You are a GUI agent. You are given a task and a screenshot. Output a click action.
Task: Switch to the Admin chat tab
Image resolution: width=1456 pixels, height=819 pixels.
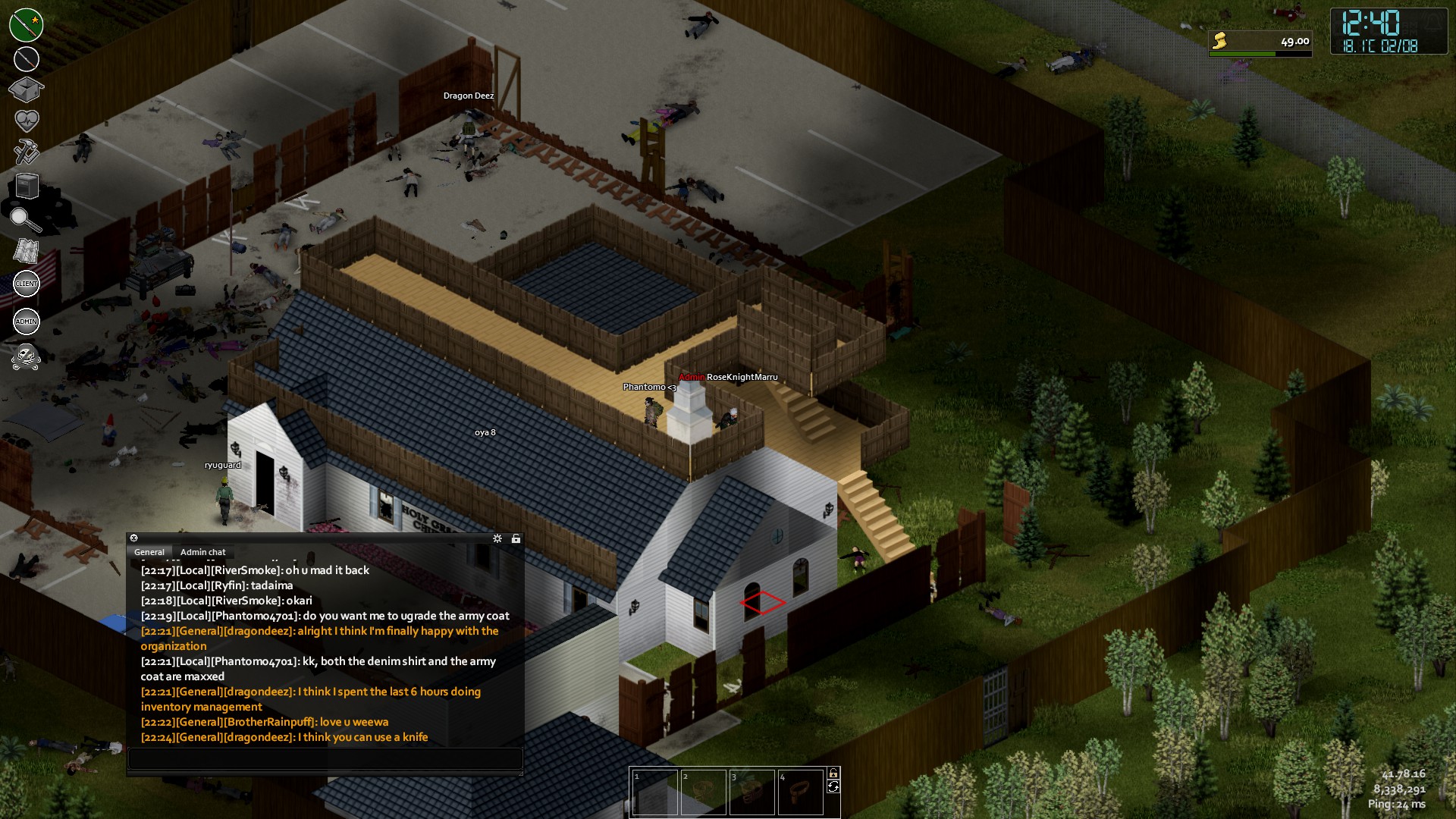pos(202,552)
